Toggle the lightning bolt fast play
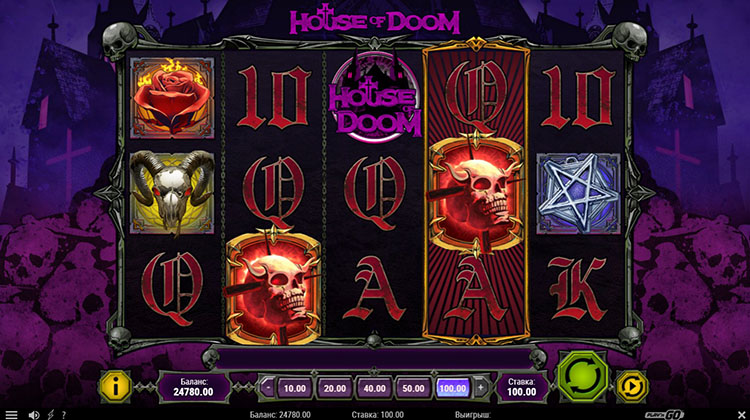The image size is (750, 420). (x=49, y=413)
